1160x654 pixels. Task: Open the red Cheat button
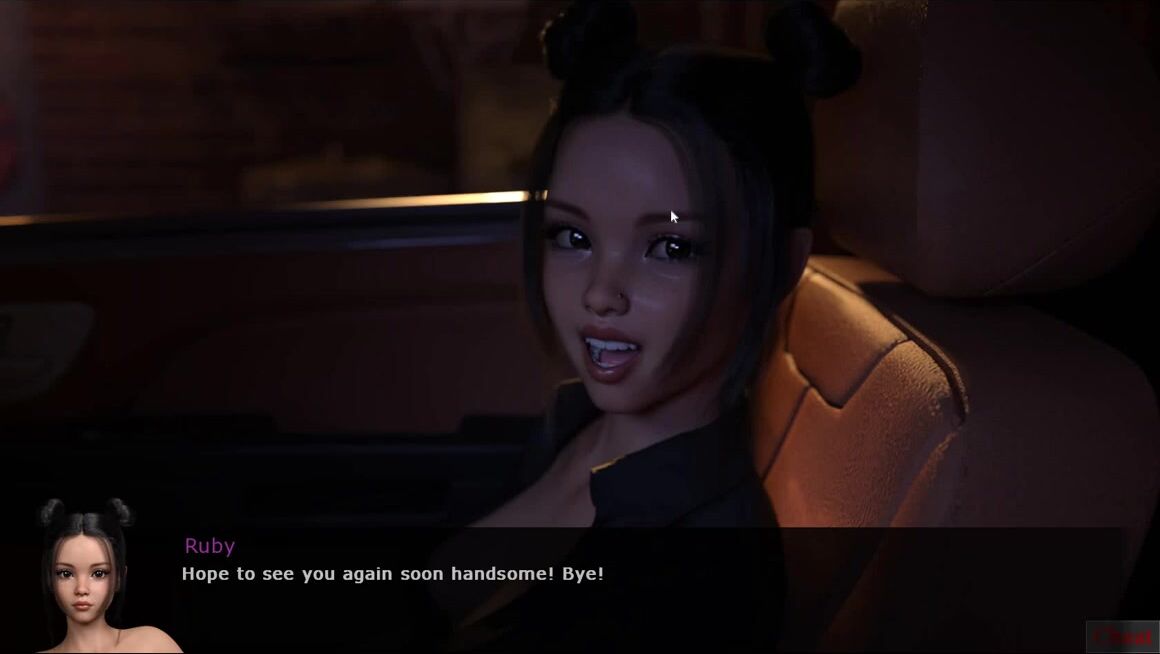[x=1122, y=636]
